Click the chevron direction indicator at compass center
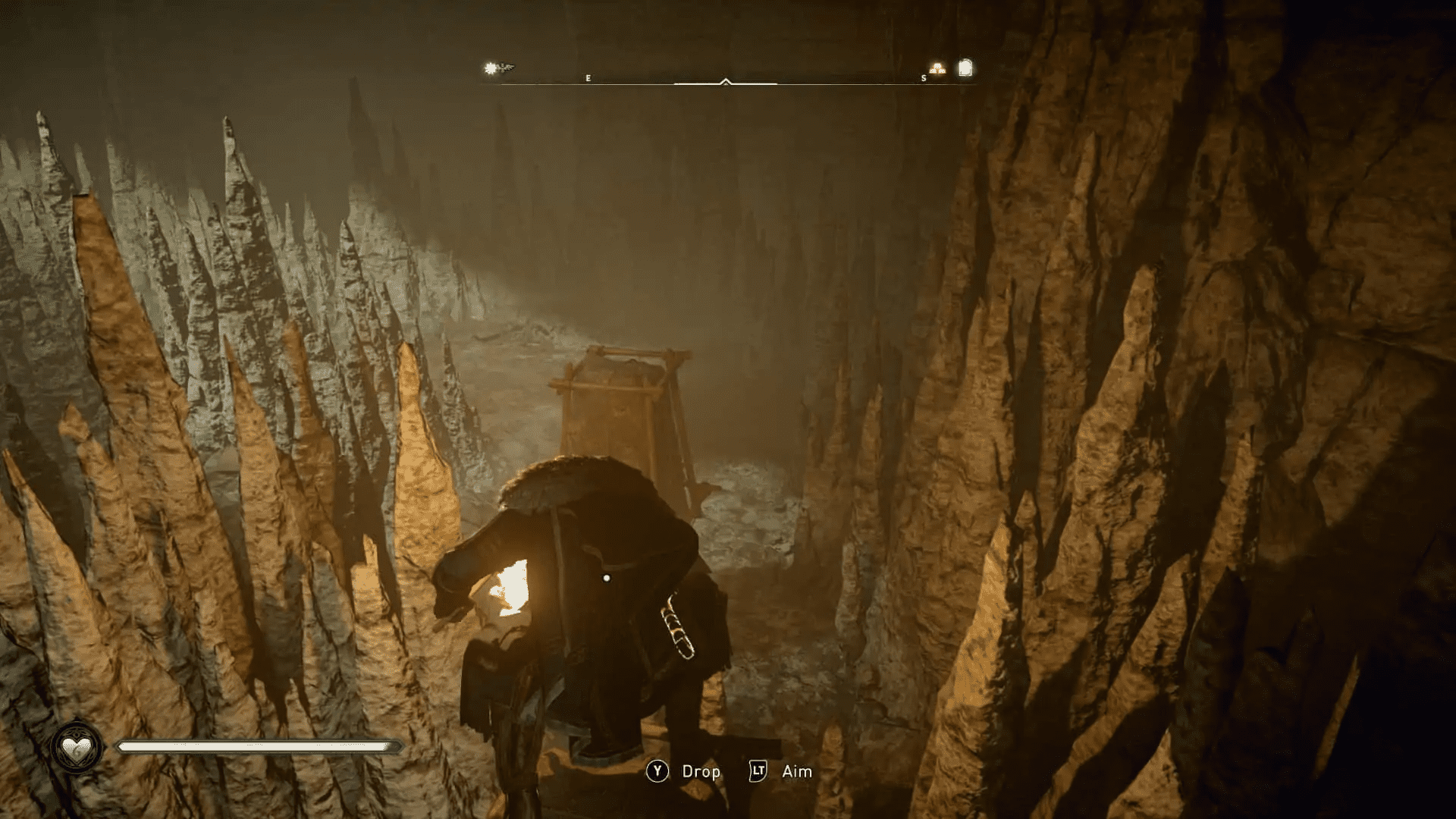The width and height of the screenshot is (1456, 819). tap(725, 80)
